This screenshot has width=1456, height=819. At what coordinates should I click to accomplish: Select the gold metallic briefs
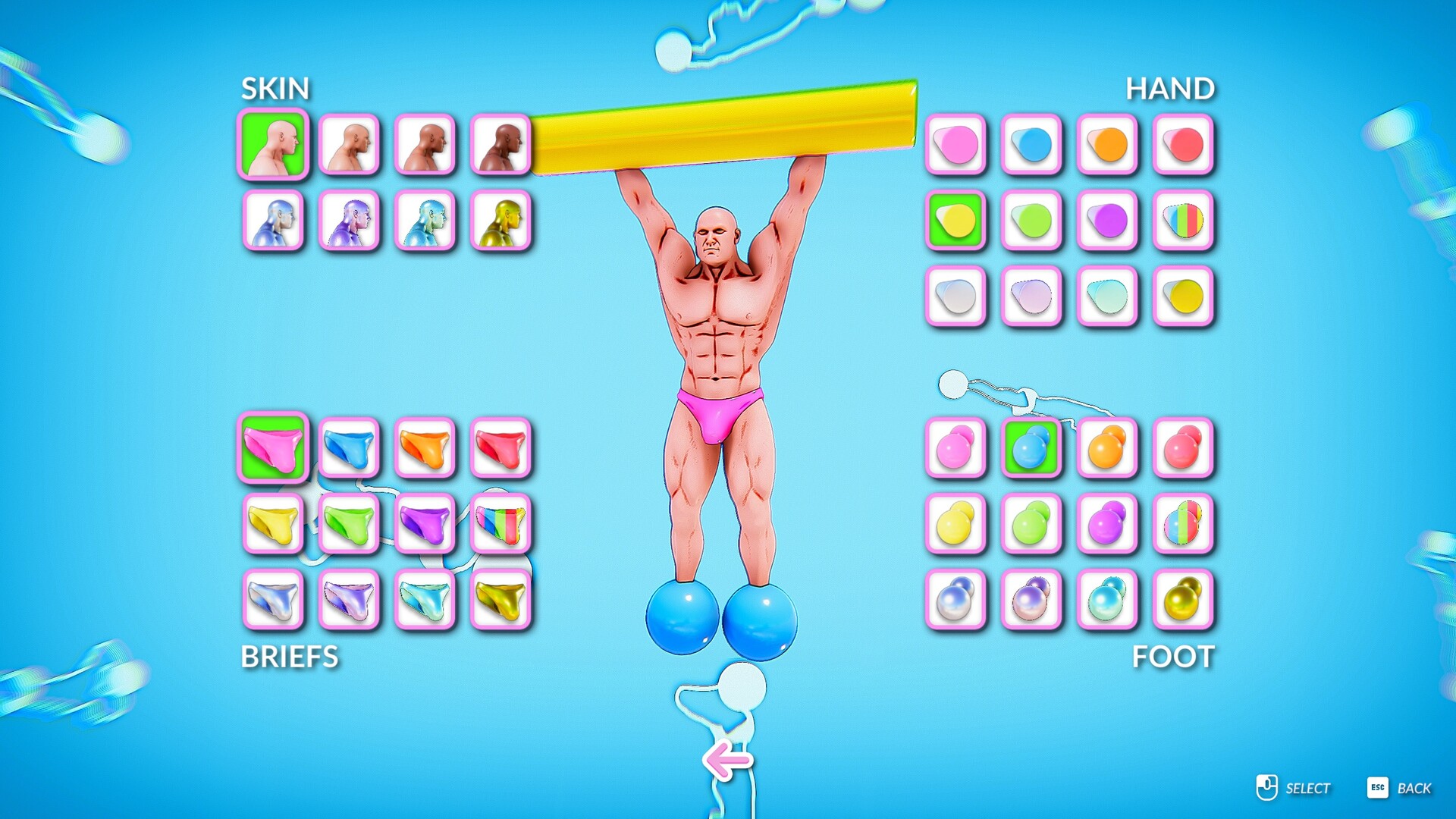500,599
